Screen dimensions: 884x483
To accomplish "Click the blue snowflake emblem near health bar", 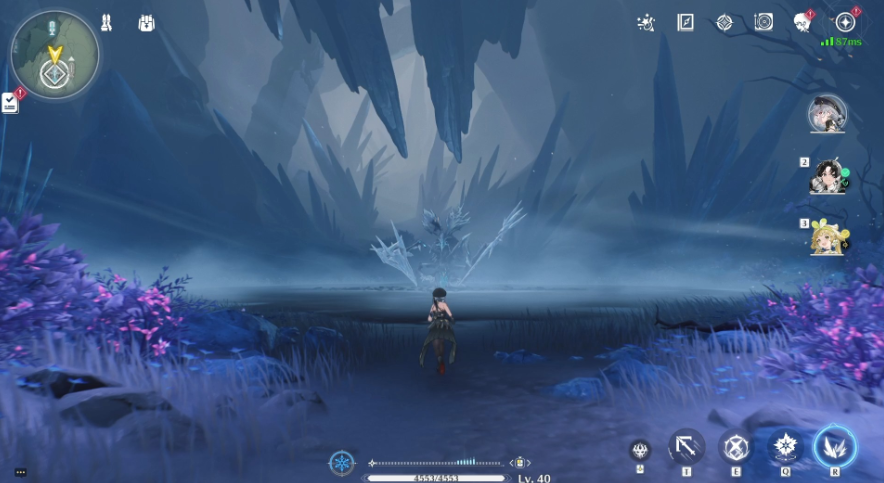I will (x=342, y=463).
